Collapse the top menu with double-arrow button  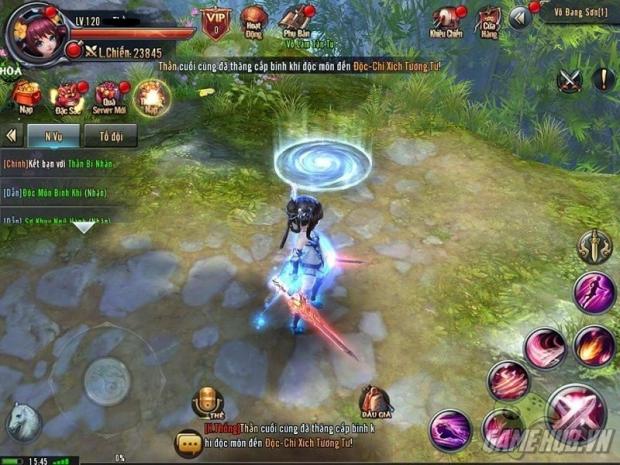[518, 17]
